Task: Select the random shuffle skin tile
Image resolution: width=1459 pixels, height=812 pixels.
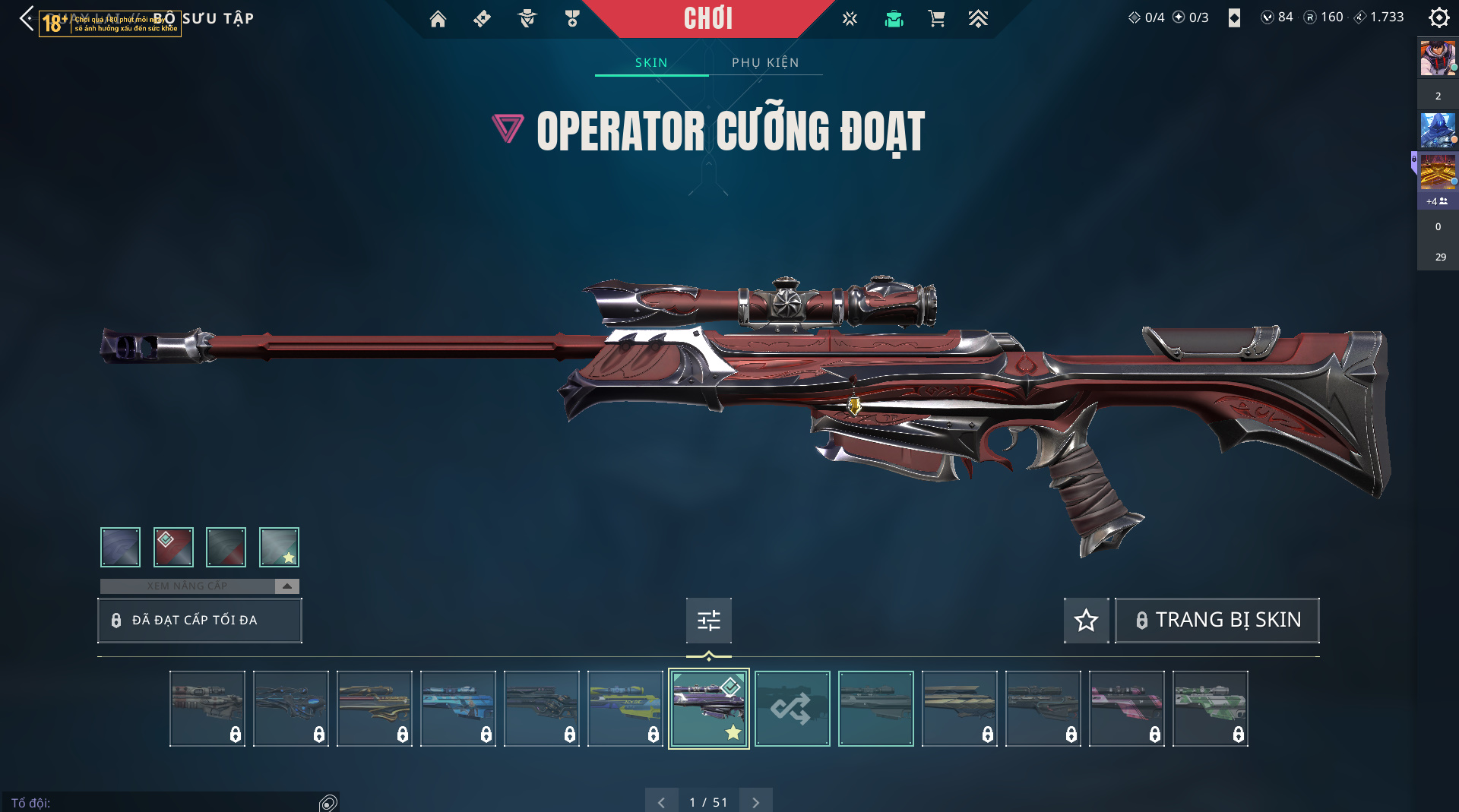Action: tap(792, 708)
